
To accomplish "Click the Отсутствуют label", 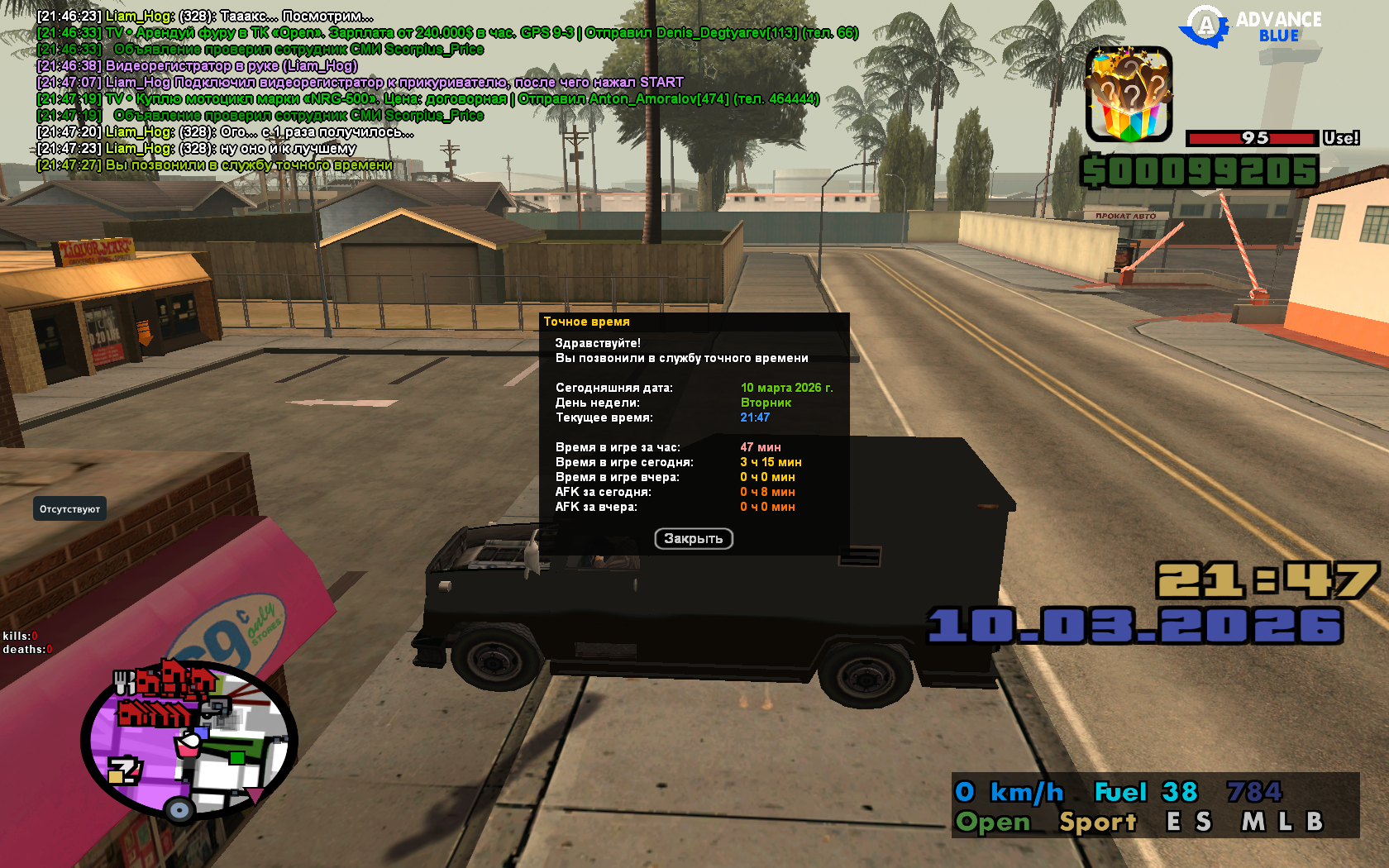I will [x=70, y=509].
